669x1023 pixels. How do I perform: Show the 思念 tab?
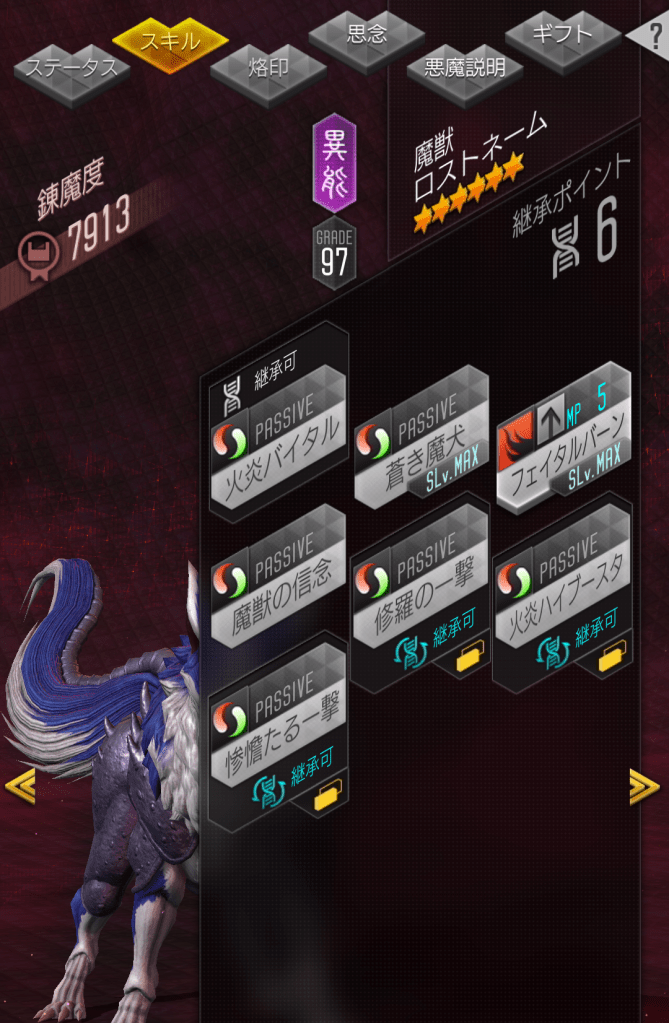pos(367,34)
